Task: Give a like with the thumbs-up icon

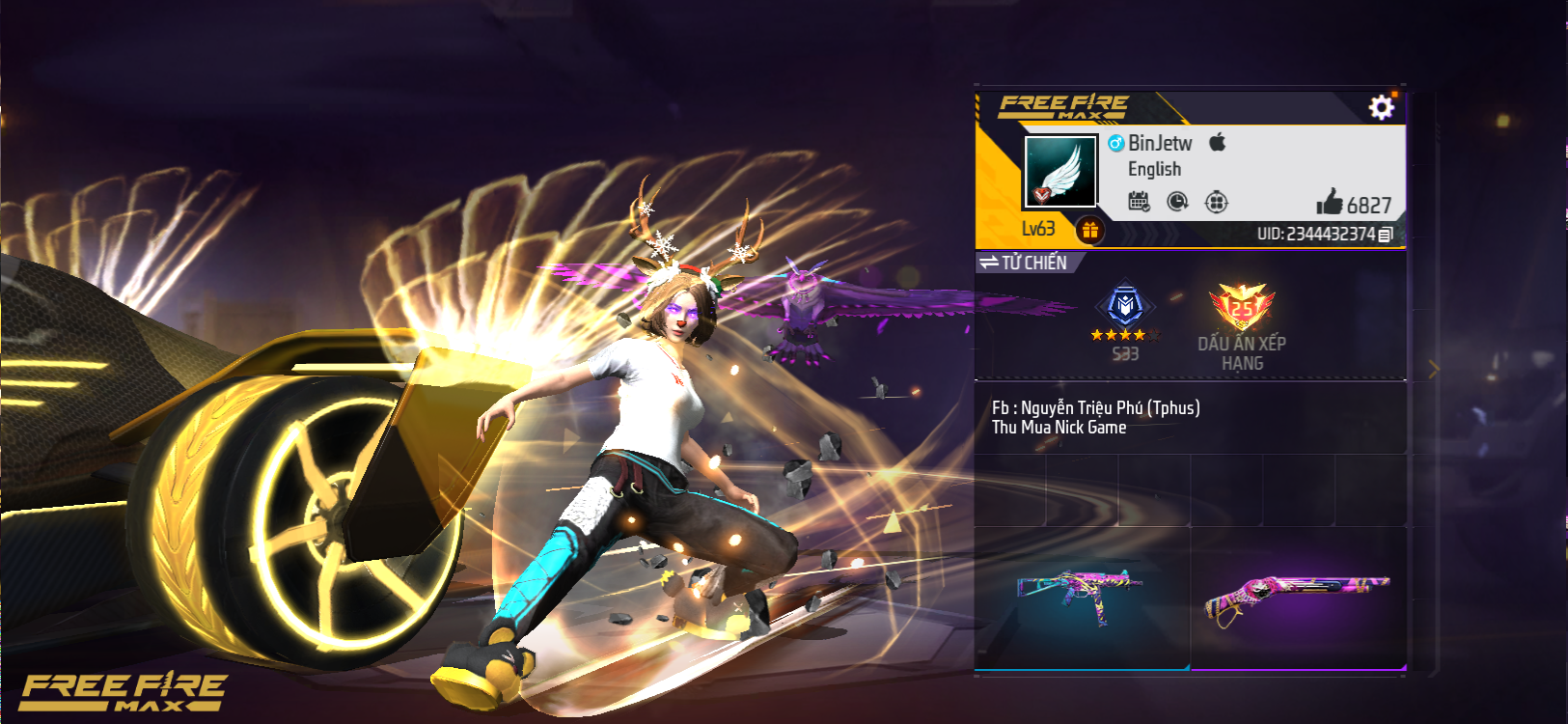Action: 1330,202
